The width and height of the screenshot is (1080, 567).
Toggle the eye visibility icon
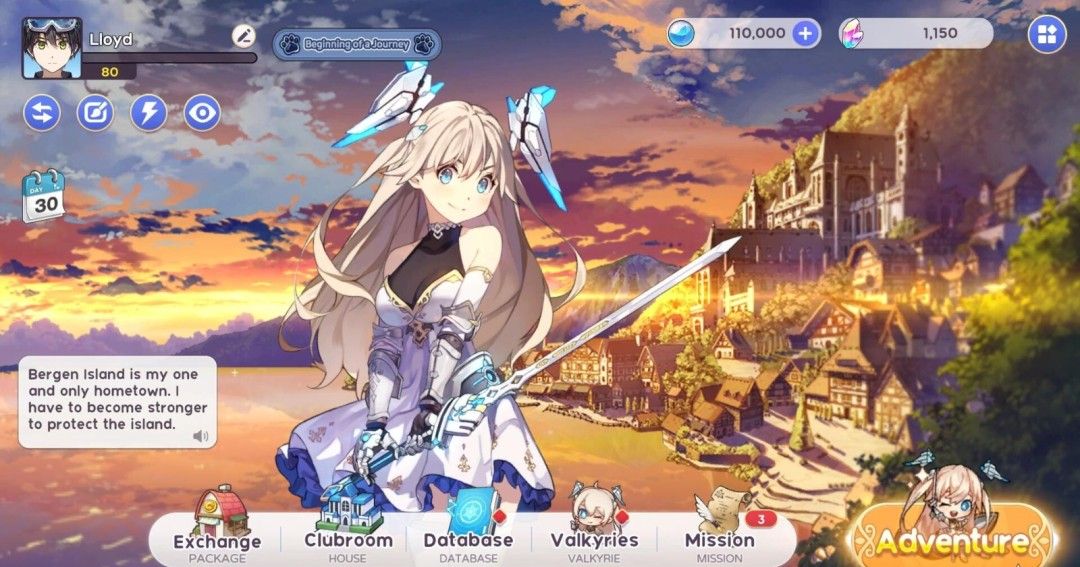tap(202, 112)
